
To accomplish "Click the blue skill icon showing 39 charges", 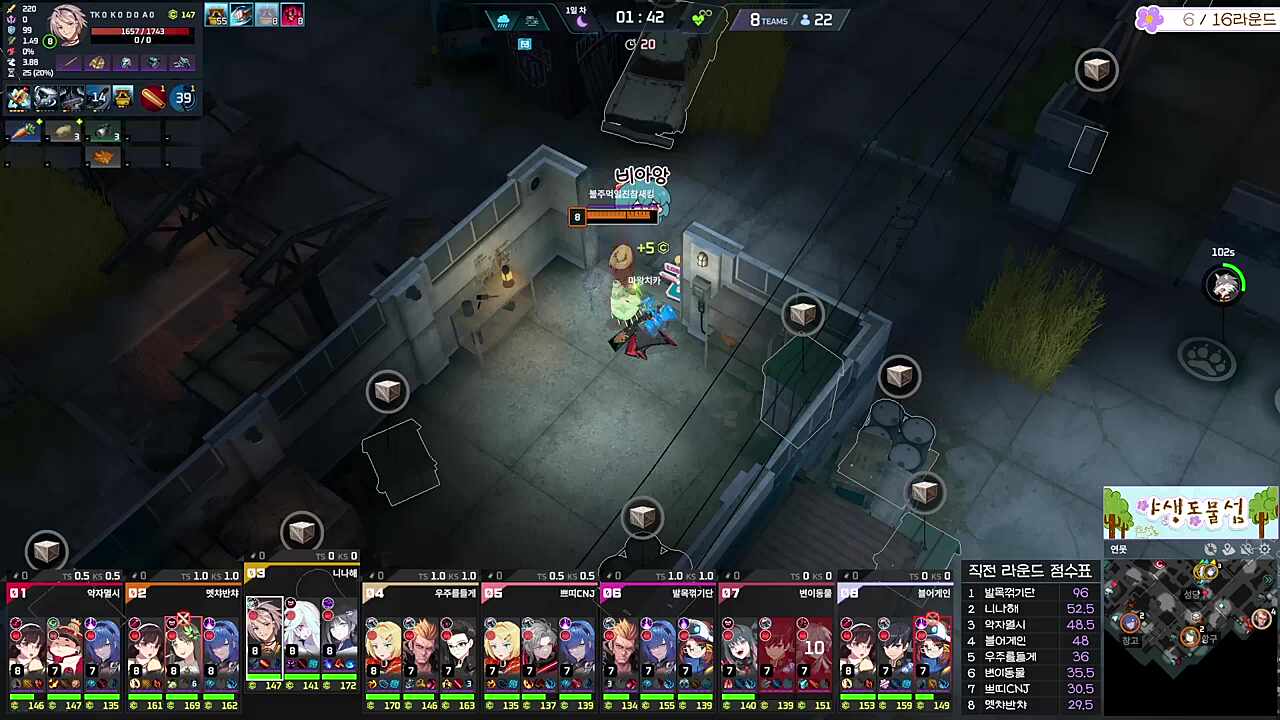I will click(183, 96).
